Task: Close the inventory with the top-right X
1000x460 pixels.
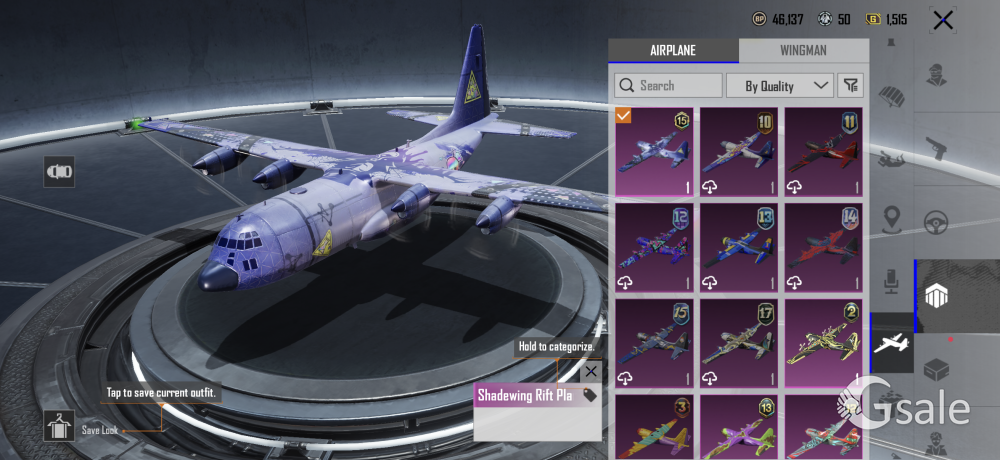Action: pyautogui.click(x=942, y=19)
